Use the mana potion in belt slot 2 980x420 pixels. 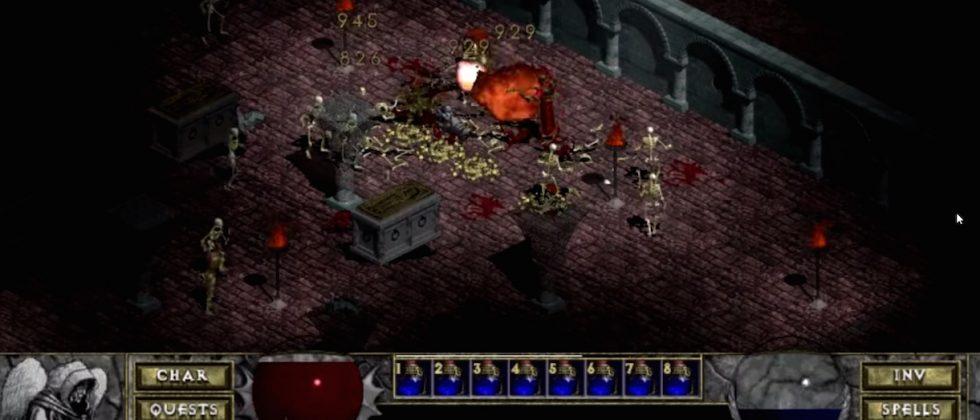(450, 378)
